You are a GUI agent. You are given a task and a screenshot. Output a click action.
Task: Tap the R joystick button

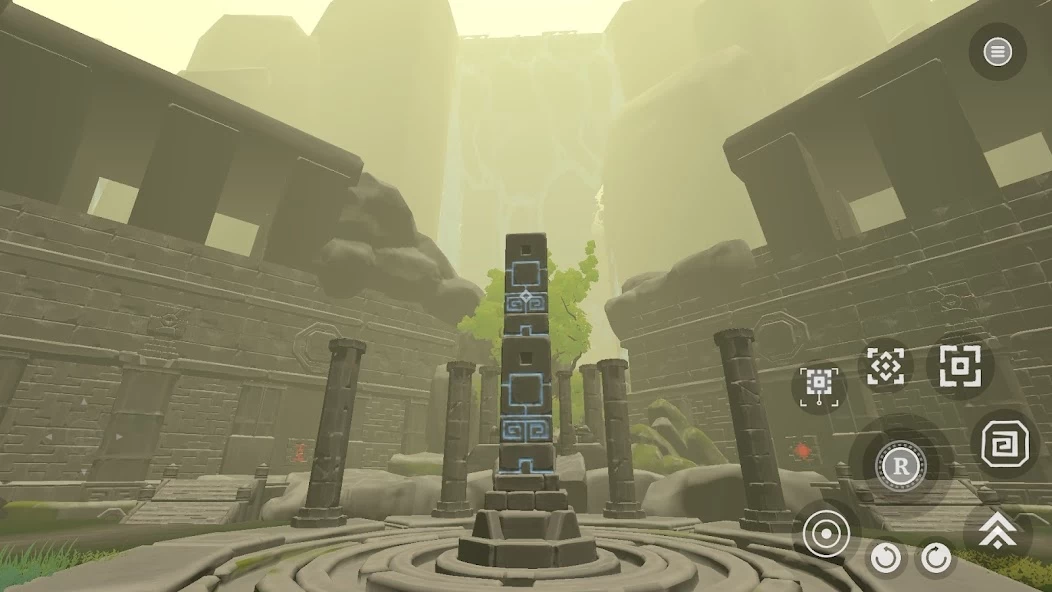tap(900, 465)
